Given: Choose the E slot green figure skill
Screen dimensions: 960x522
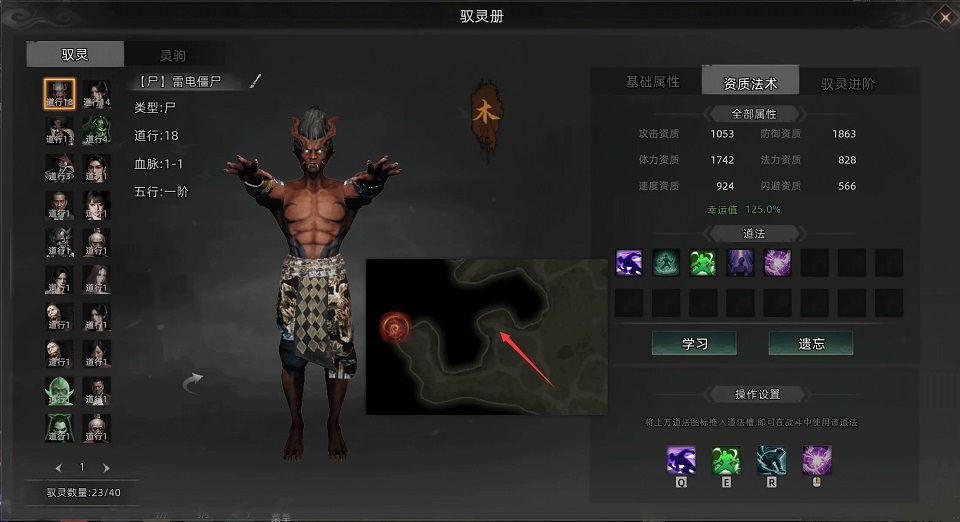Looking at the screenshot, I should (726, 461).
